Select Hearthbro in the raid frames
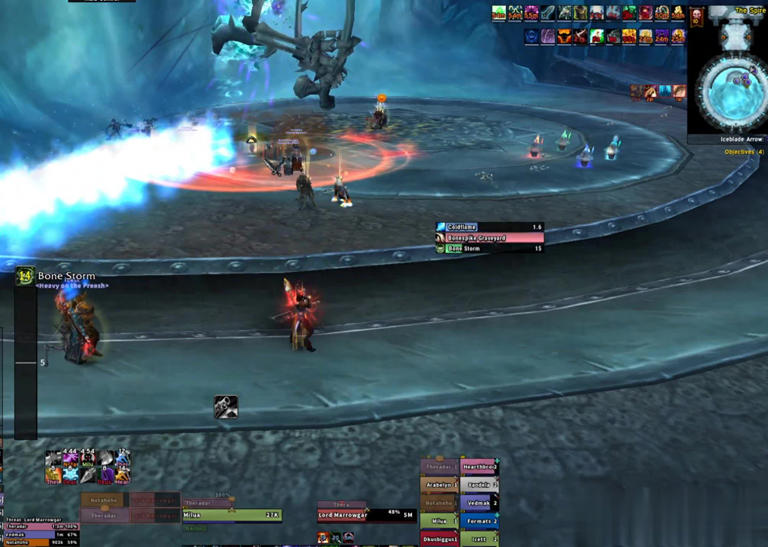 pyautogui.click(x=479, y=467)
